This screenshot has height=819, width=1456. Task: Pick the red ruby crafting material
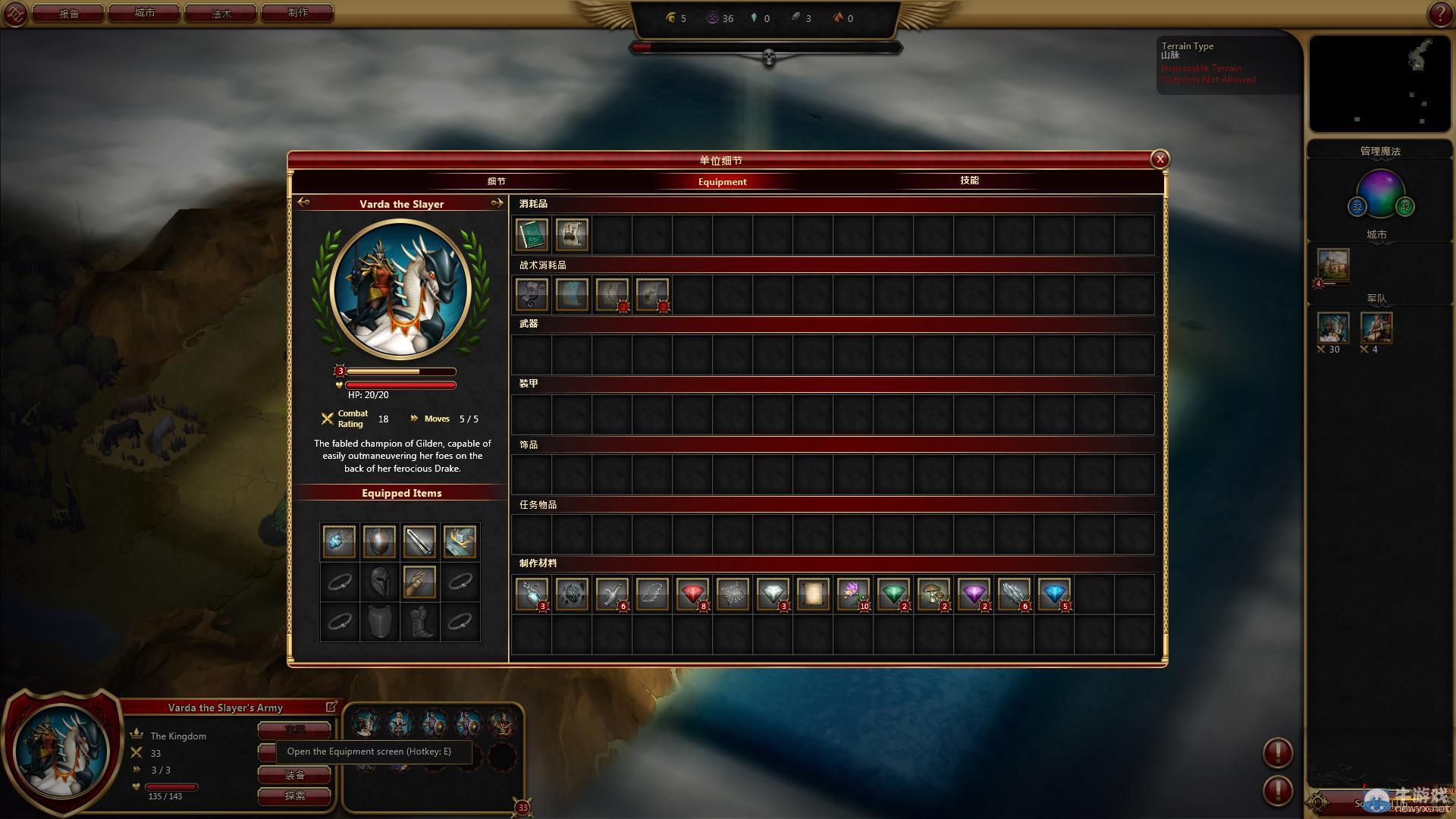(x=692, y=594)
